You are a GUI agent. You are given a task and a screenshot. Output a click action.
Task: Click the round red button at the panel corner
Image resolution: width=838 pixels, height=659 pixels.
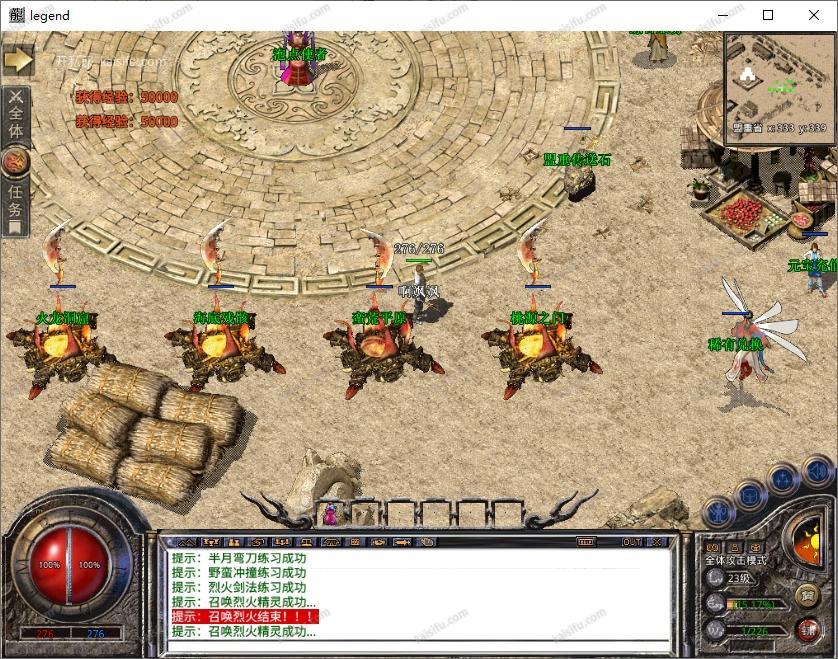(x=808, y=628)
